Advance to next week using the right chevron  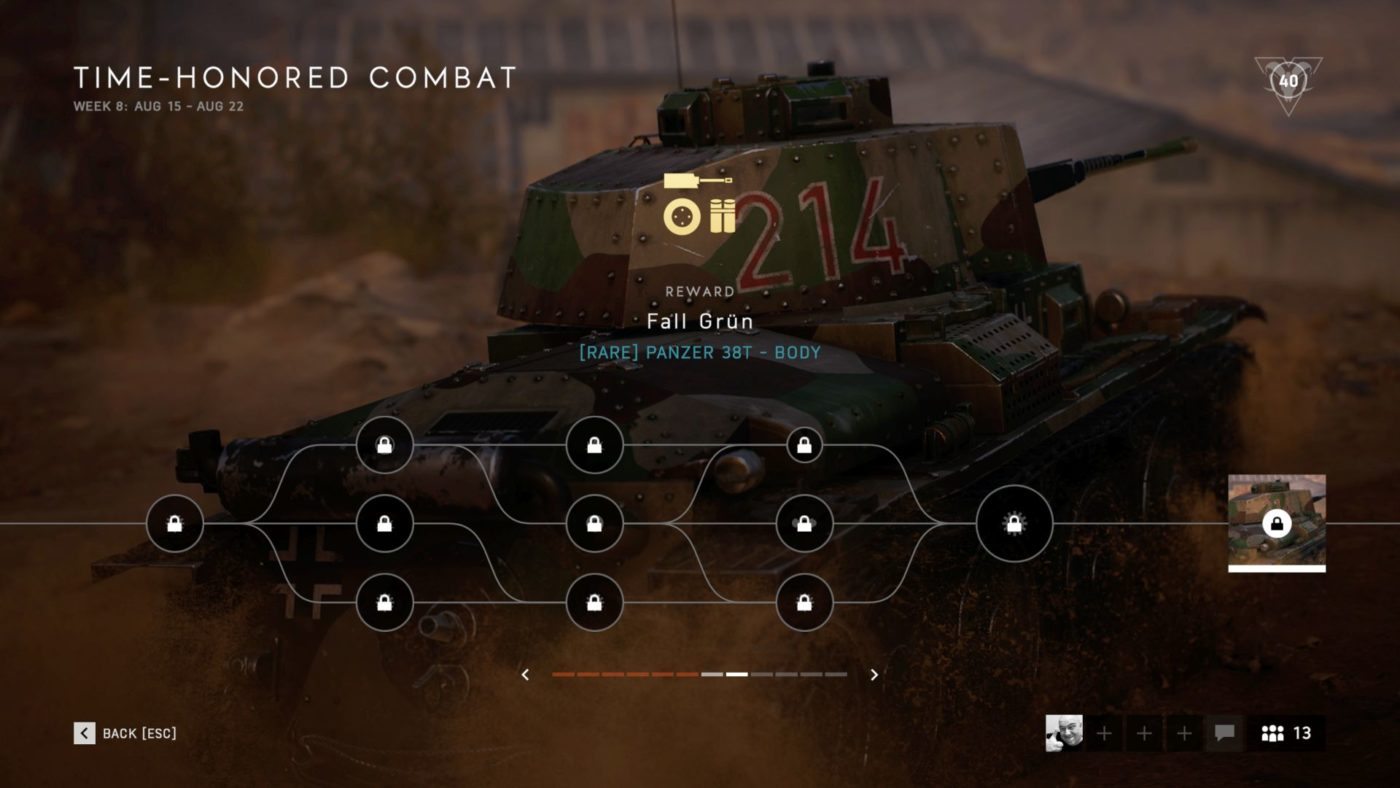pyautogui.click(x=872, y=674)
